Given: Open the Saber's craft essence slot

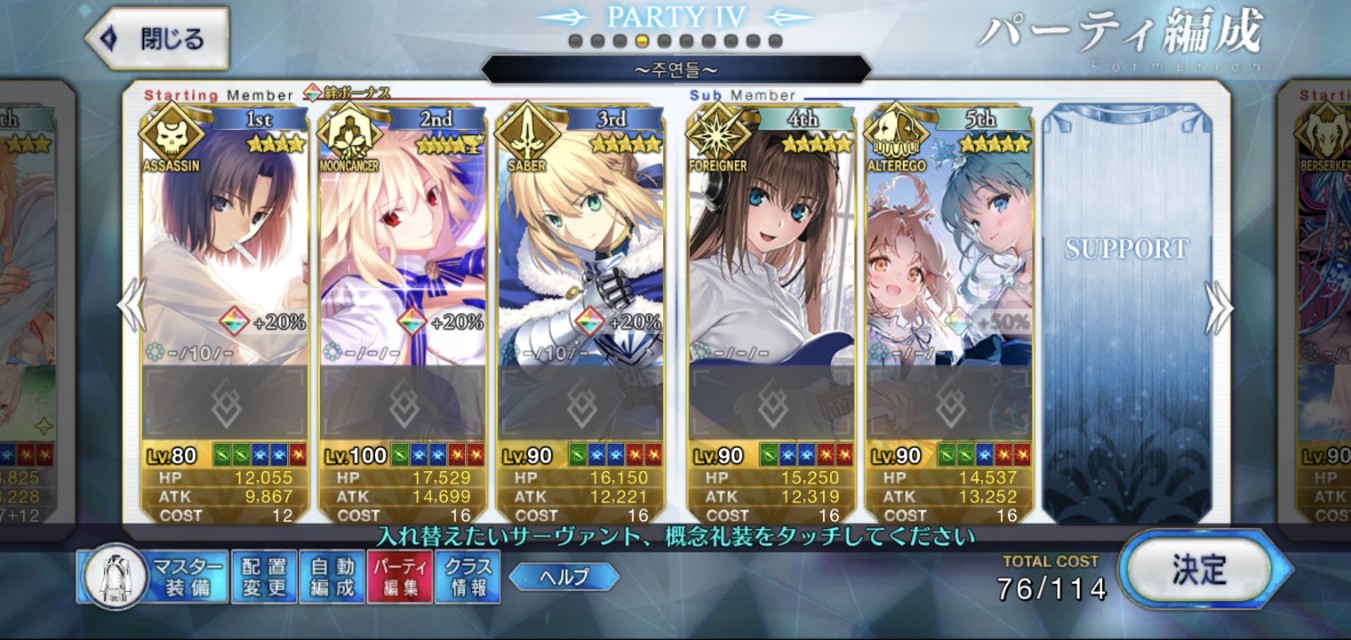Looking at the screenshot, I should pyautogui.click(x=581, y=402).
